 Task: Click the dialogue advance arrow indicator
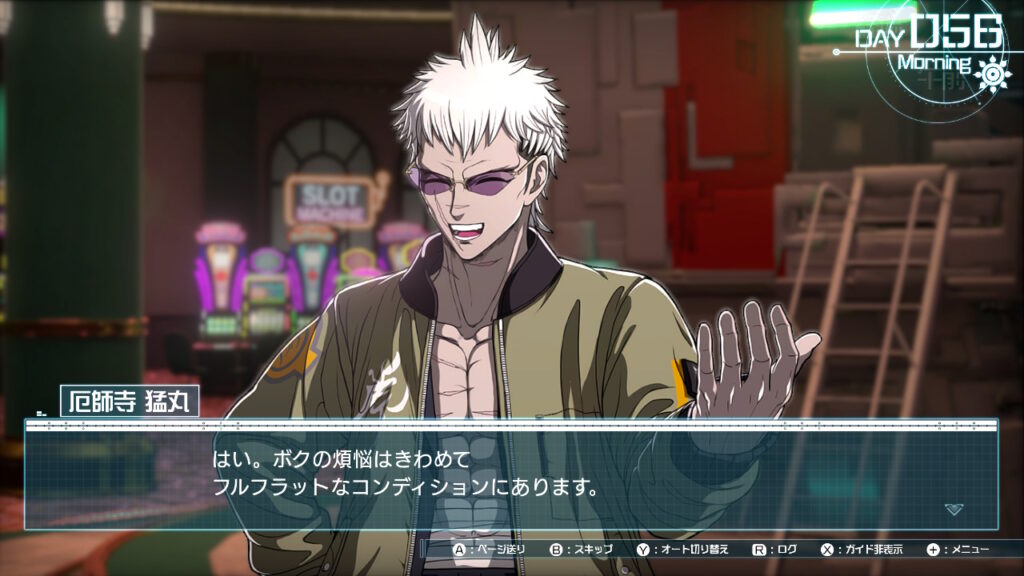954,509
